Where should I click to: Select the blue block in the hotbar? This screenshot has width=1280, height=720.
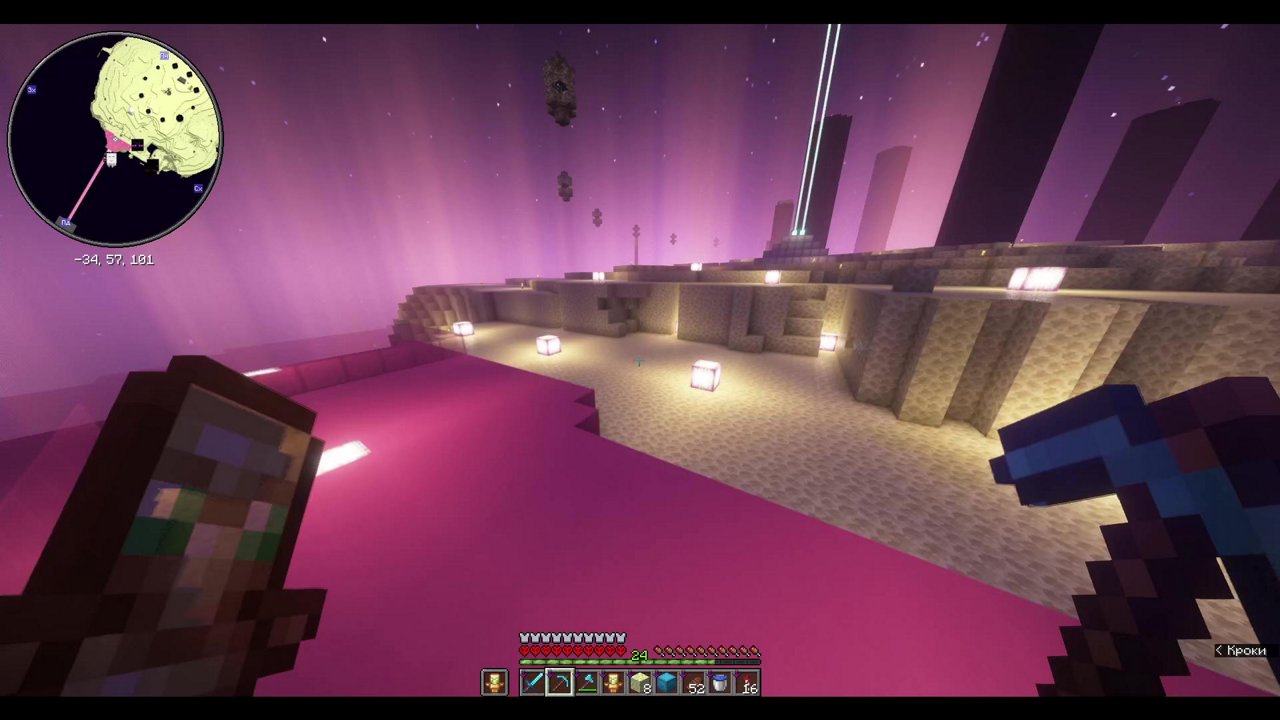667,683
